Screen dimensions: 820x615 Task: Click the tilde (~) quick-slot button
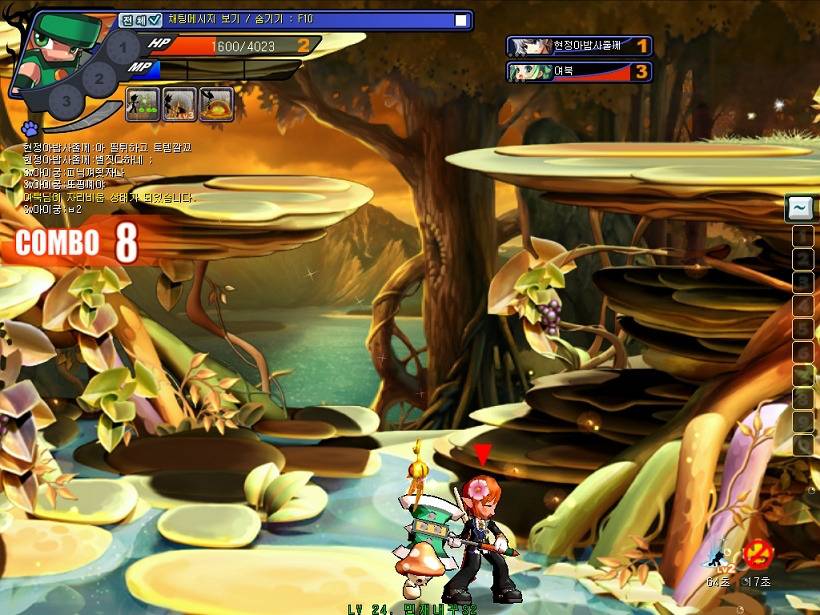pyautogui.click(x=801, y=208)
